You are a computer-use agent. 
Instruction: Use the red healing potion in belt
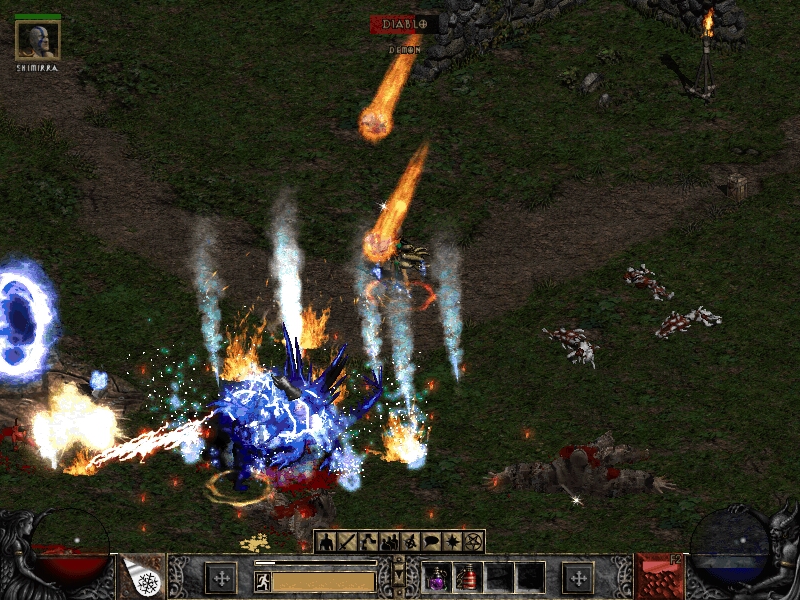(x=468, y=577)
